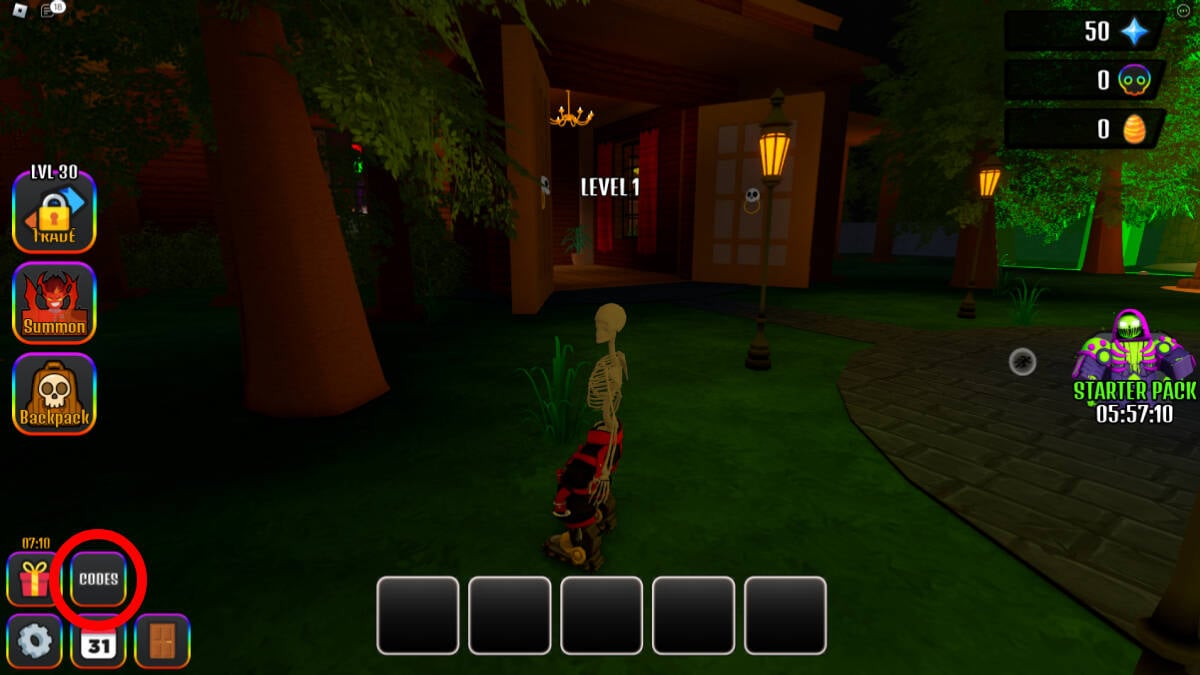This screenshot has width=1200, height=675.
Task: Claim the red gift box reward
Action: click(35, 579)
